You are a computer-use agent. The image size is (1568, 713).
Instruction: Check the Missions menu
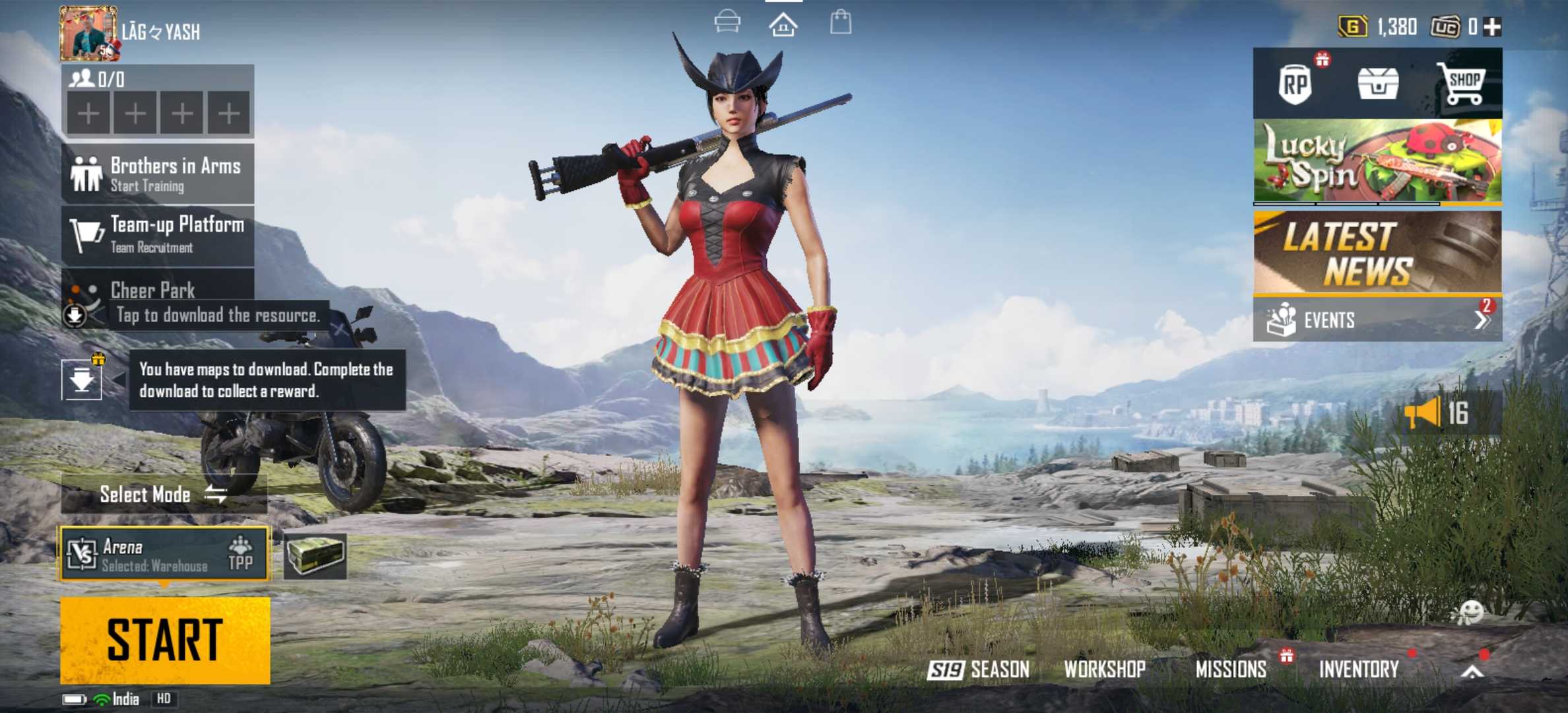tap(1231, 669)
